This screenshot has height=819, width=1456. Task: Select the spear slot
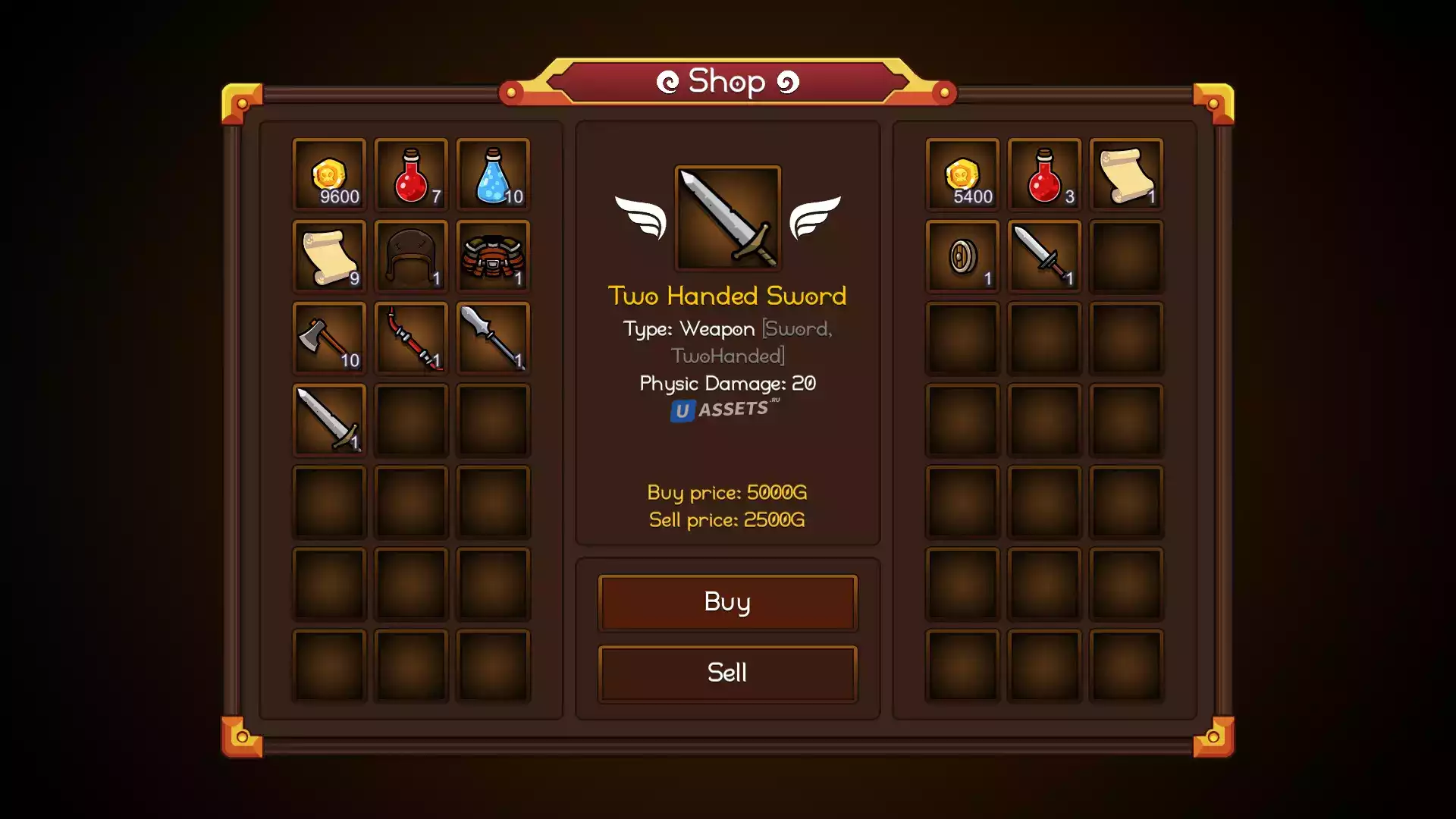[493, 338]
